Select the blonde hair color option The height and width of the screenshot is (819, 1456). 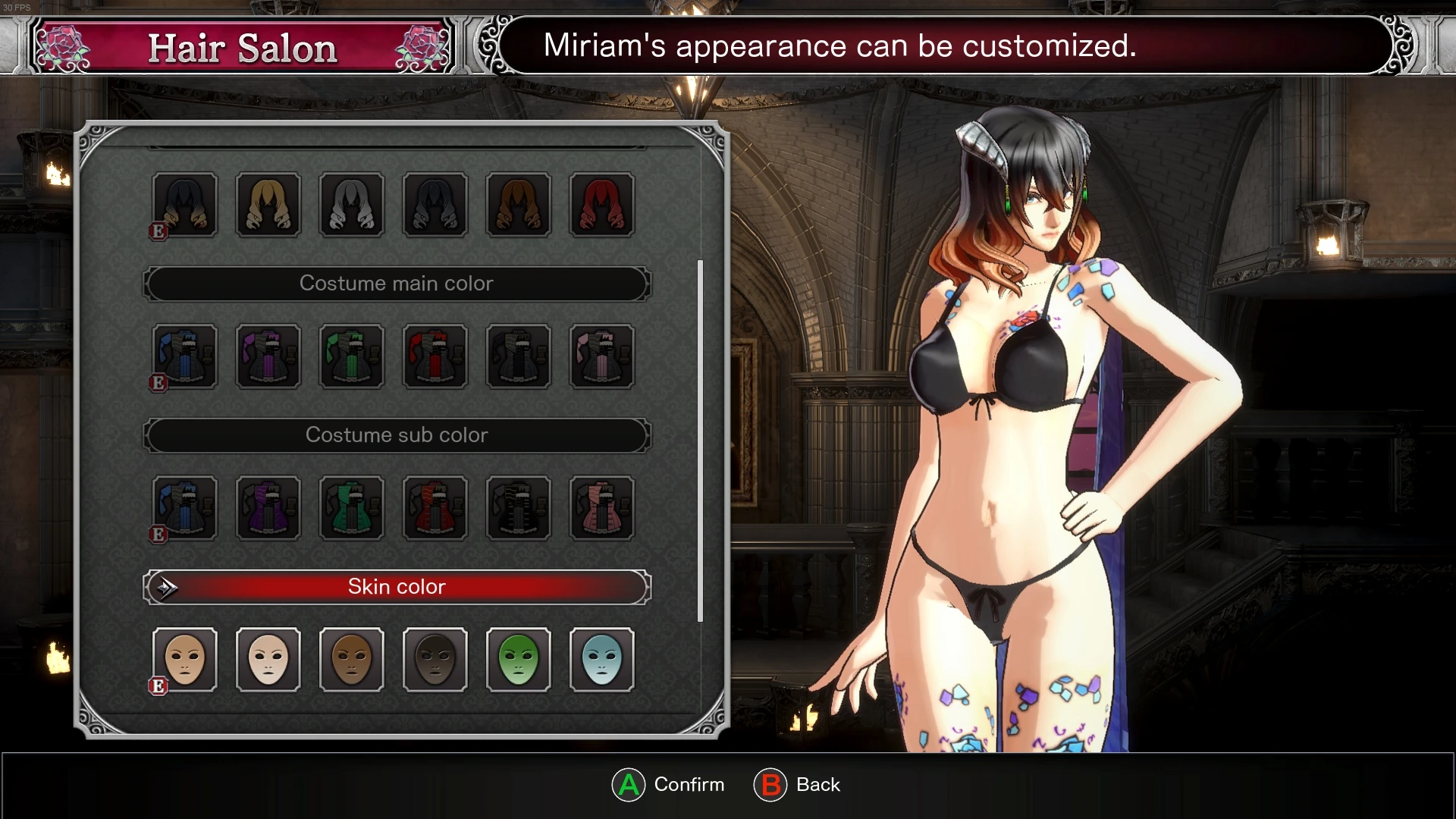click(x=268, y=205)
